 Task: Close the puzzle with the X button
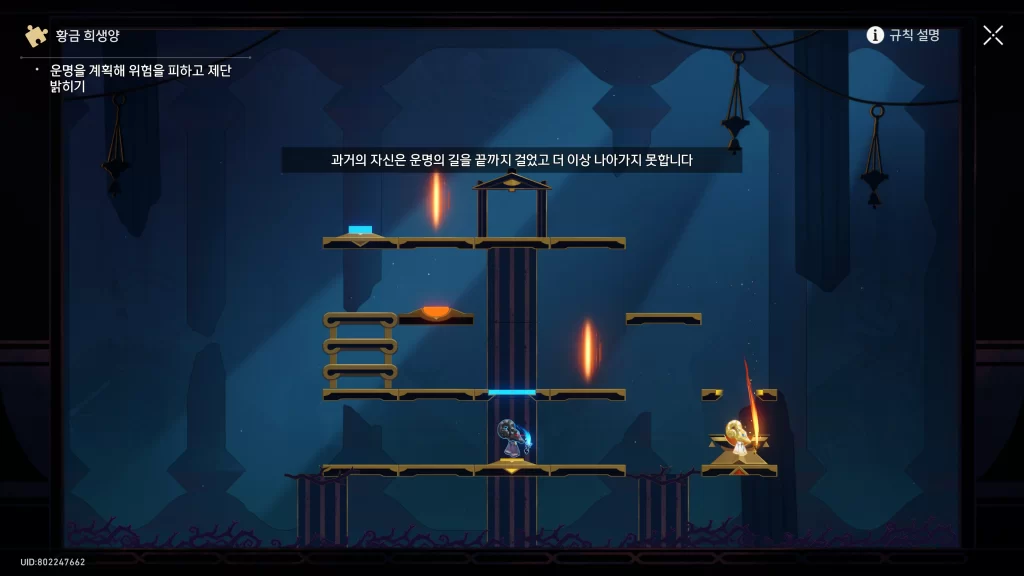tap(992, 35)
